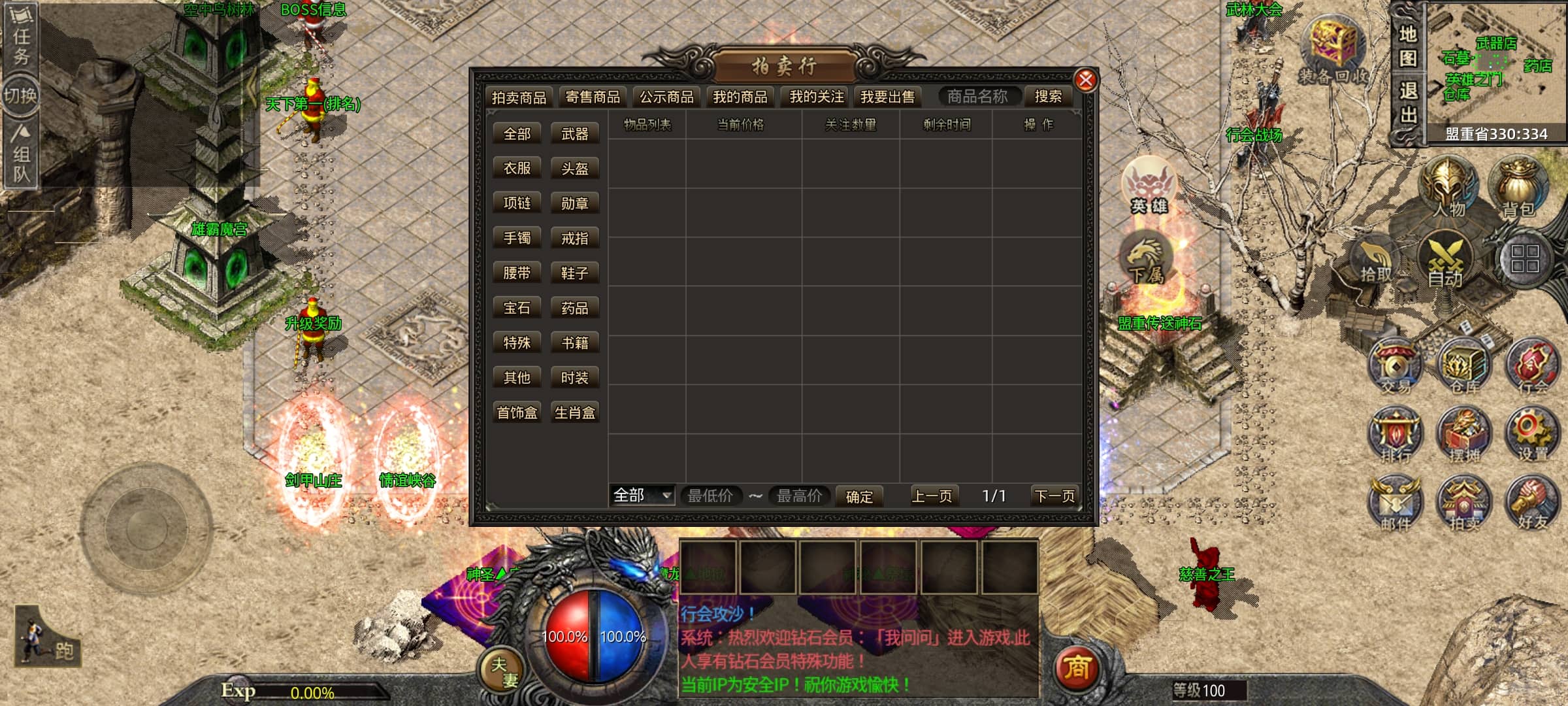
Task: Open the 我的关注 tab
Action: click(x=816, y=97)
